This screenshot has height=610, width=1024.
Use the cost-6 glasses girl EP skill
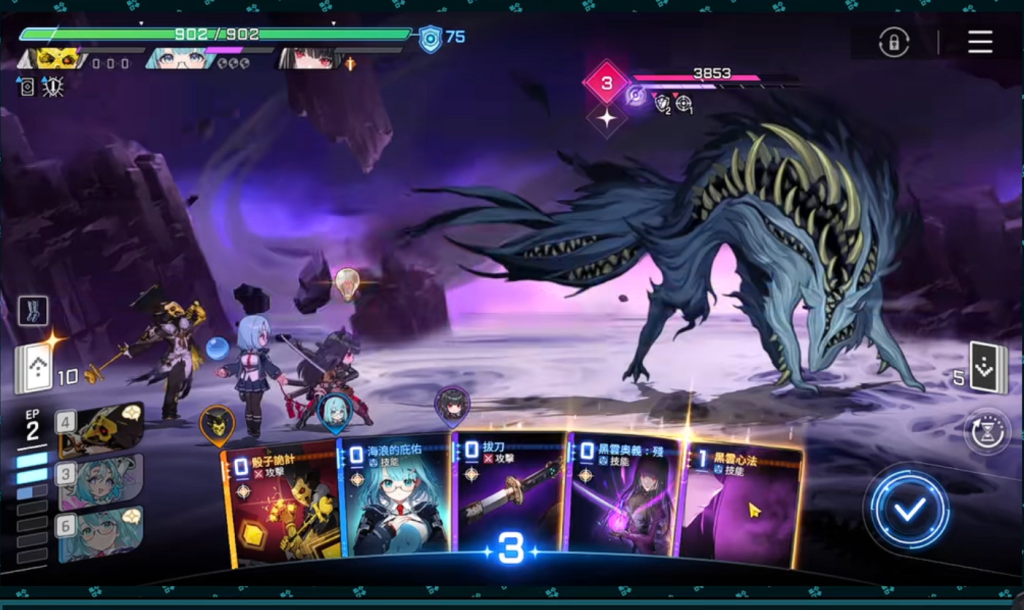[x=101, y=532]
